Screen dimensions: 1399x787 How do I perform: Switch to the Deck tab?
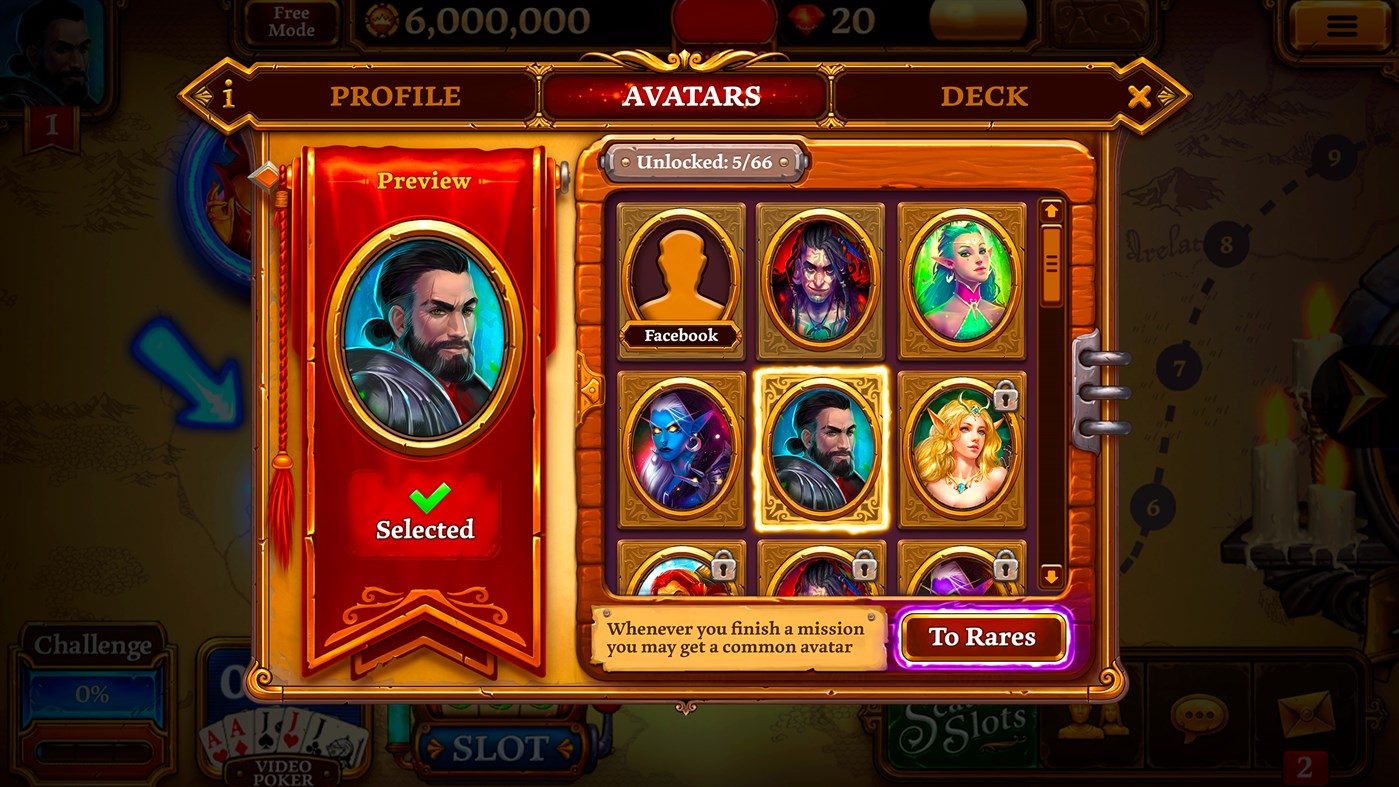(x=984, y=96)
